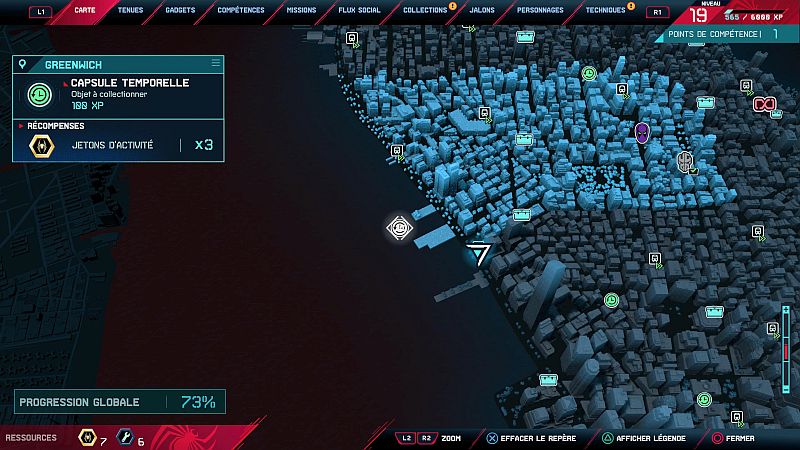Select the gray mask map marker
800x450 pixels.
click(685, 160)
